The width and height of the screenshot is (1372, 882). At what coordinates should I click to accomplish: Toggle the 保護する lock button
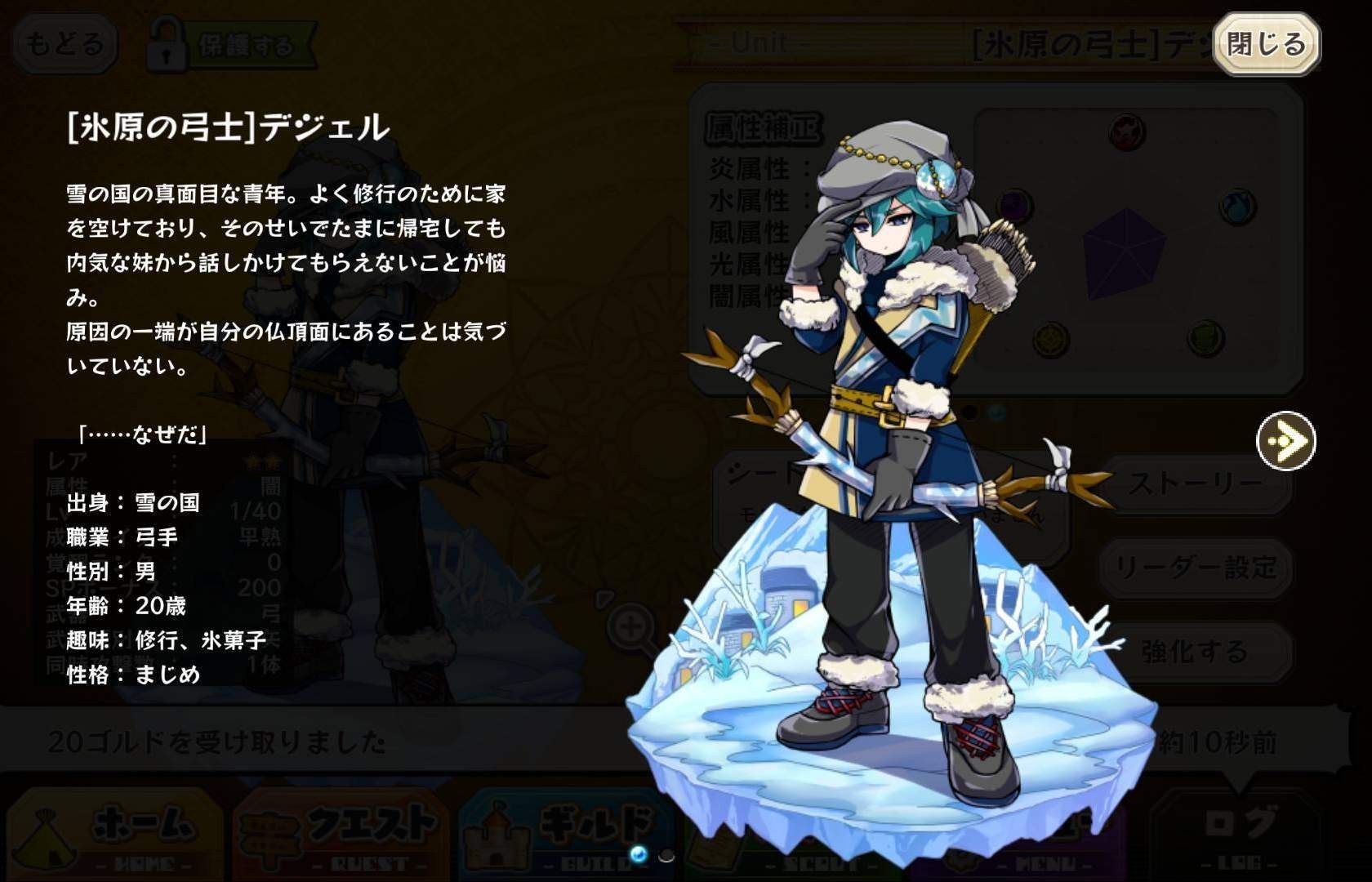click(230, 46)
